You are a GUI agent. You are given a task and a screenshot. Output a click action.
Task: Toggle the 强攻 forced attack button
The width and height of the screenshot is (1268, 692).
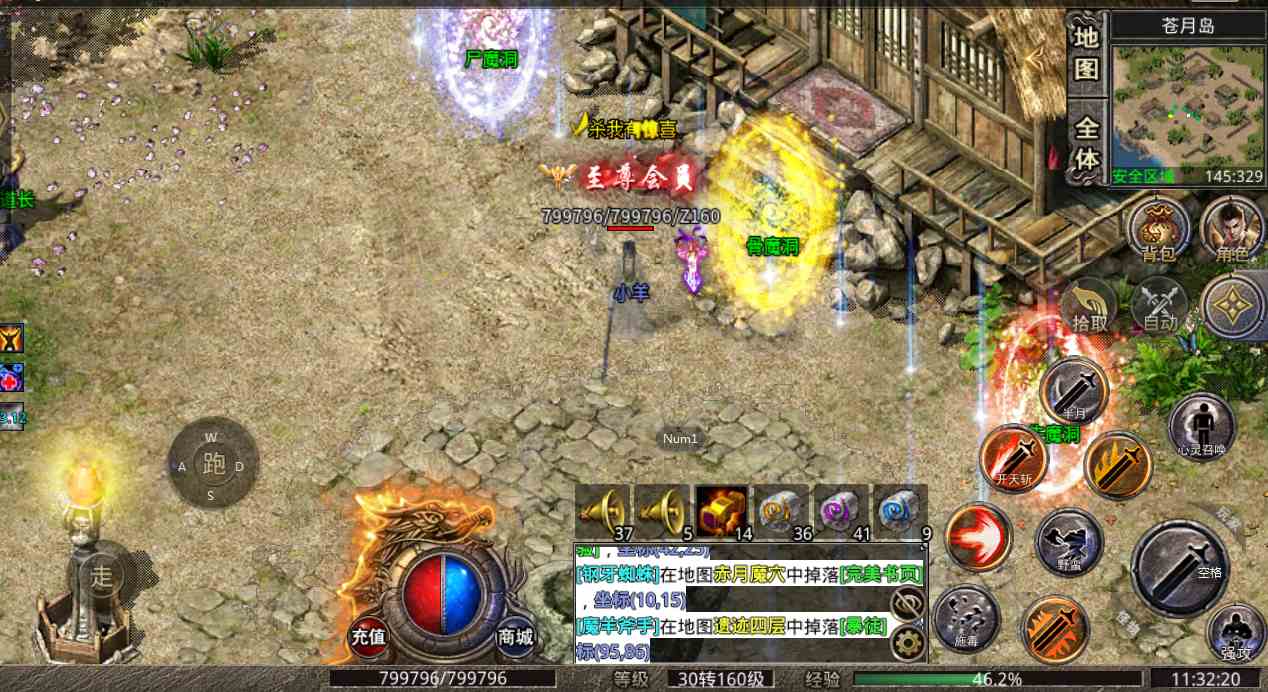pyautogui.click(x=1236, y=632)
